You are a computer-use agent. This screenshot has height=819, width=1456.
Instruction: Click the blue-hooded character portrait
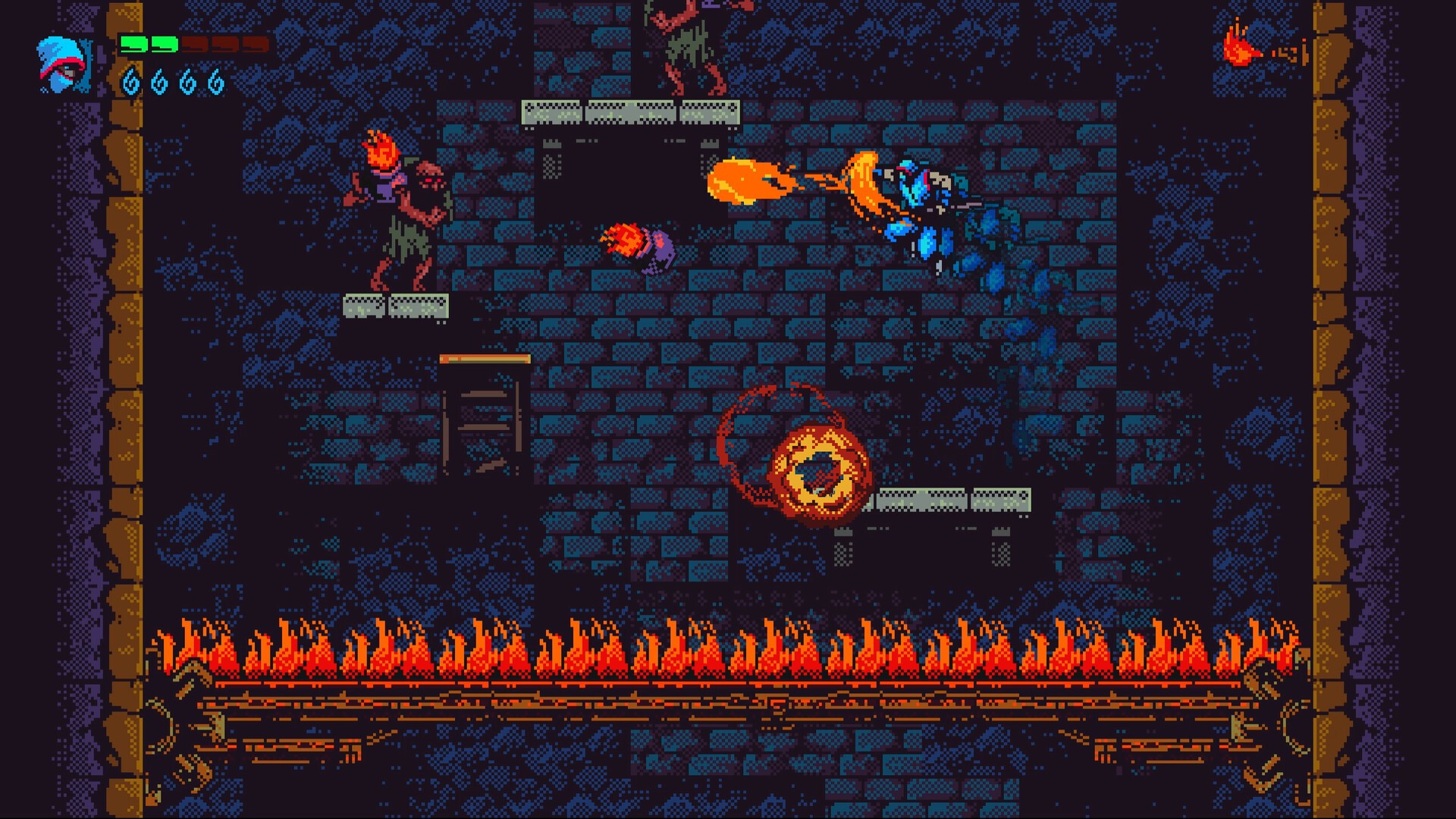(x=64, y=64)
